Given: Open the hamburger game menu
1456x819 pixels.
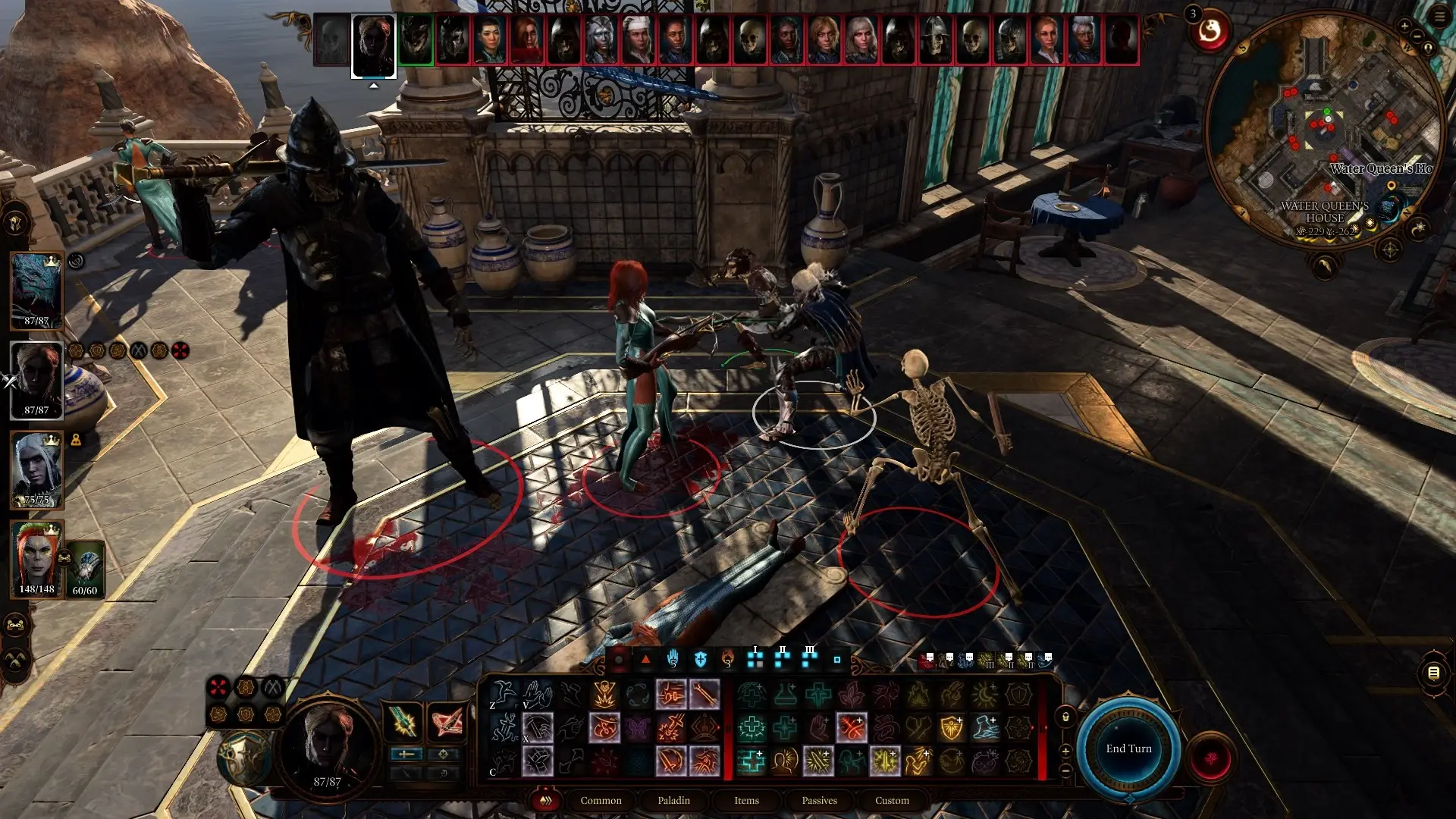Looking at the screenshot, I should click(x=1439, y=16).
